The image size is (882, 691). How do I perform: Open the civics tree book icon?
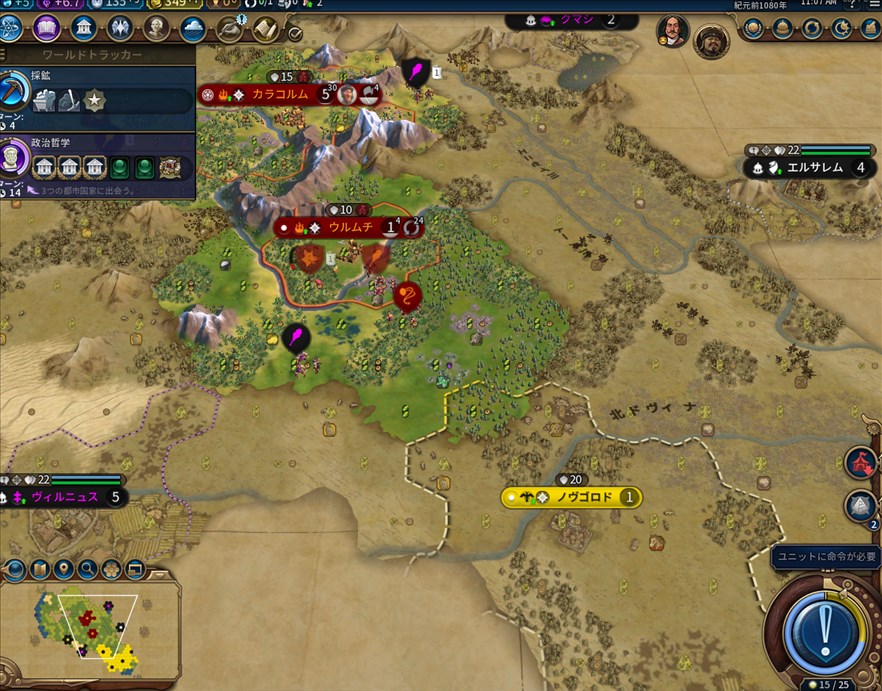point(47,28)
